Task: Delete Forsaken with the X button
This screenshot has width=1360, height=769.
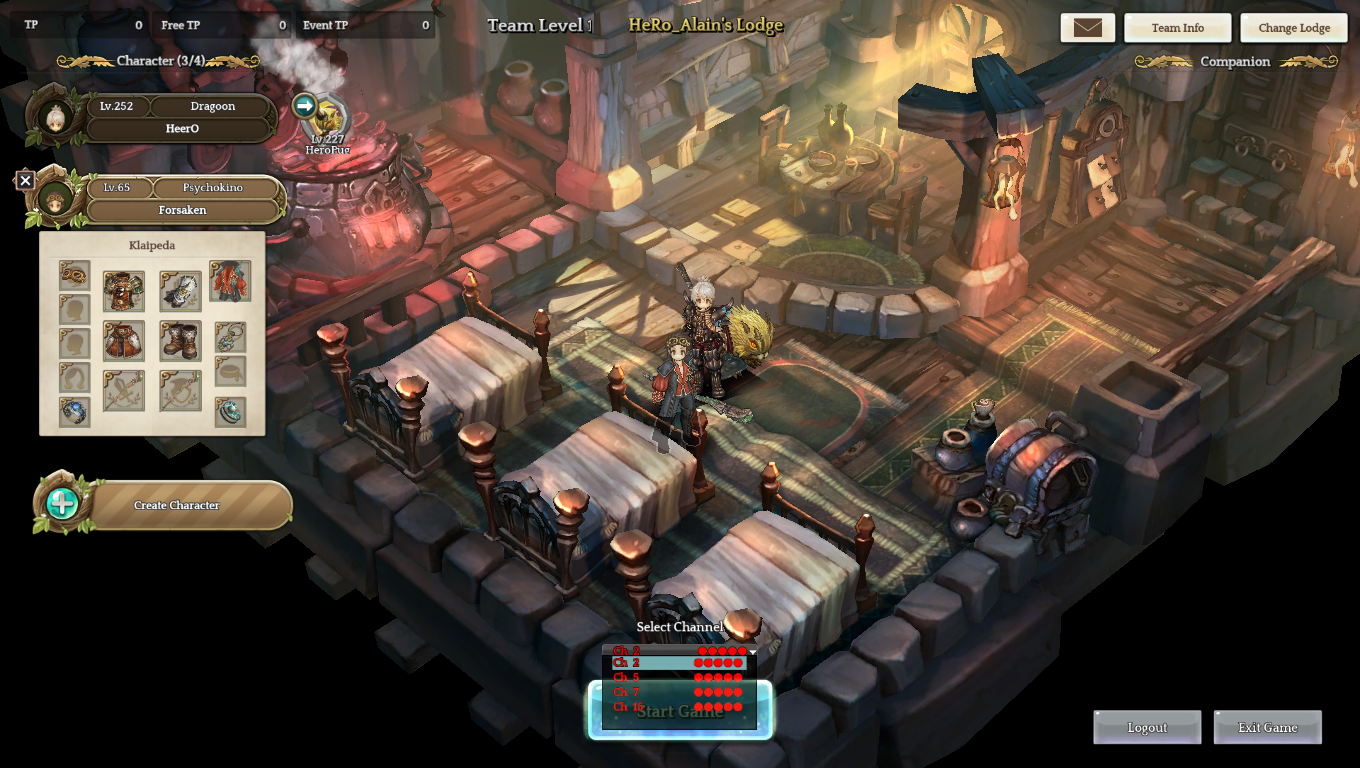Action: point(26,181)
